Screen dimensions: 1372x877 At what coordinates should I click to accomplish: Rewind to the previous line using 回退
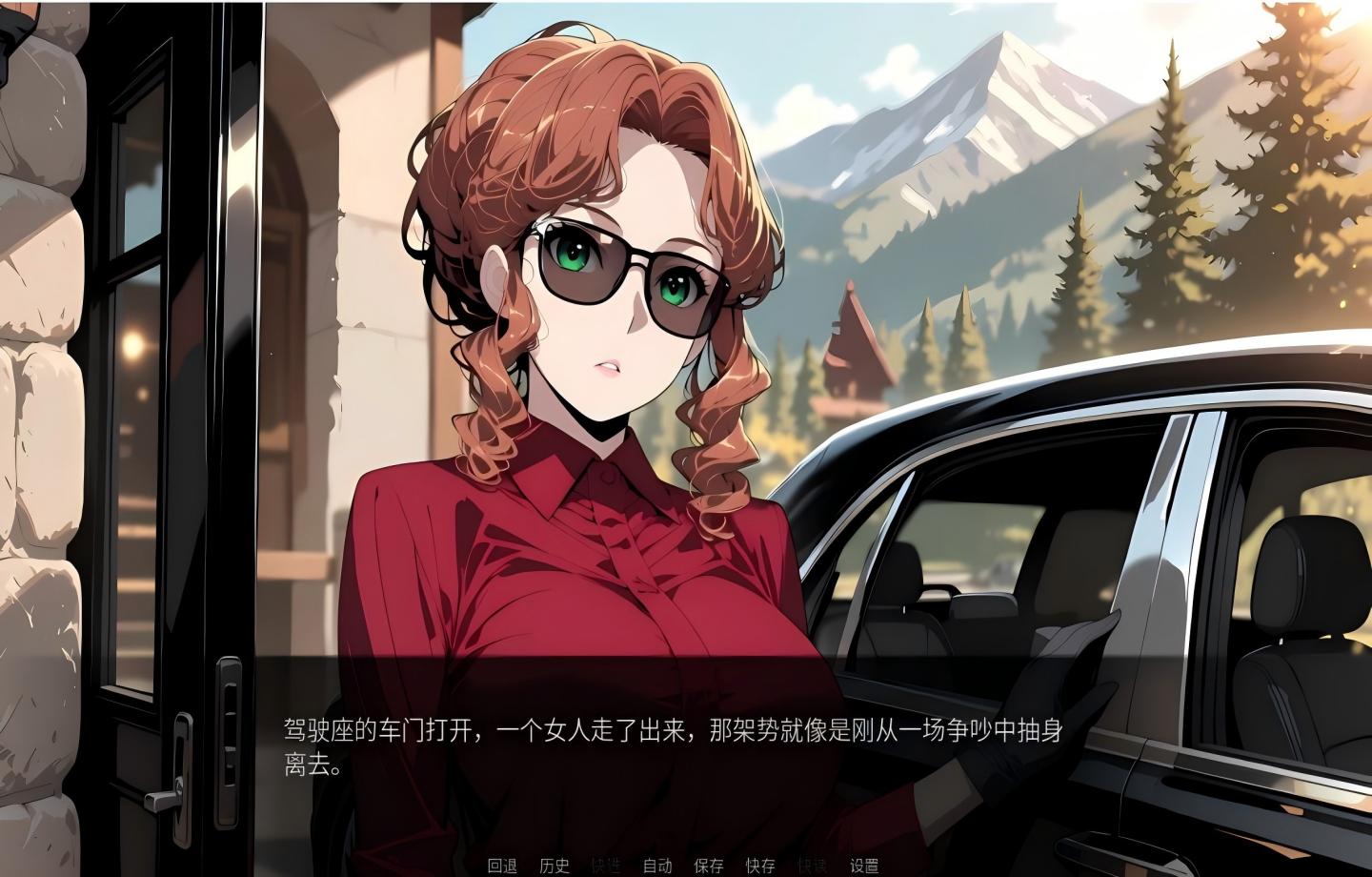(502, 867)
